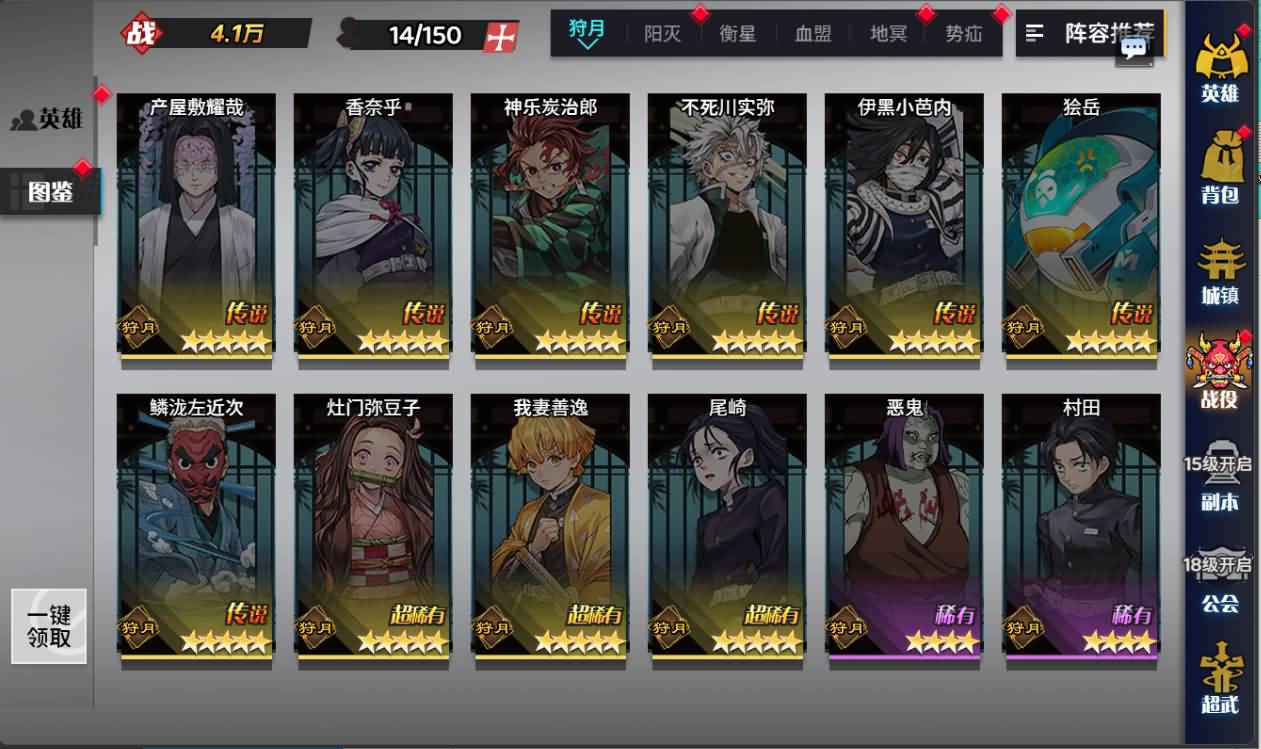Claim all with the 一键领取 button
This screenshot has width=1261, height=749.
click(x=49, y=626)
